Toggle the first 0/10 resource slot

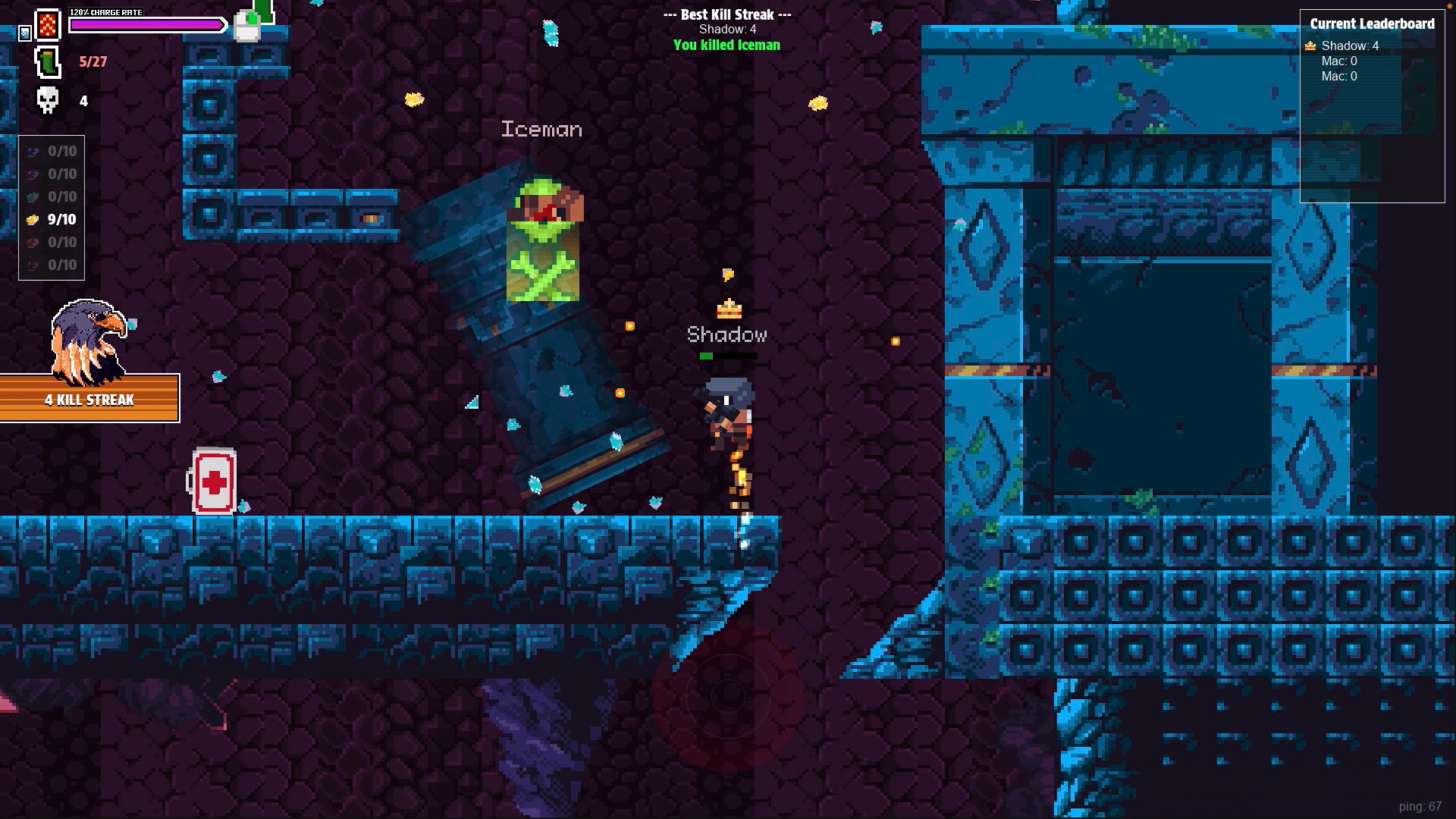(52, 150)
